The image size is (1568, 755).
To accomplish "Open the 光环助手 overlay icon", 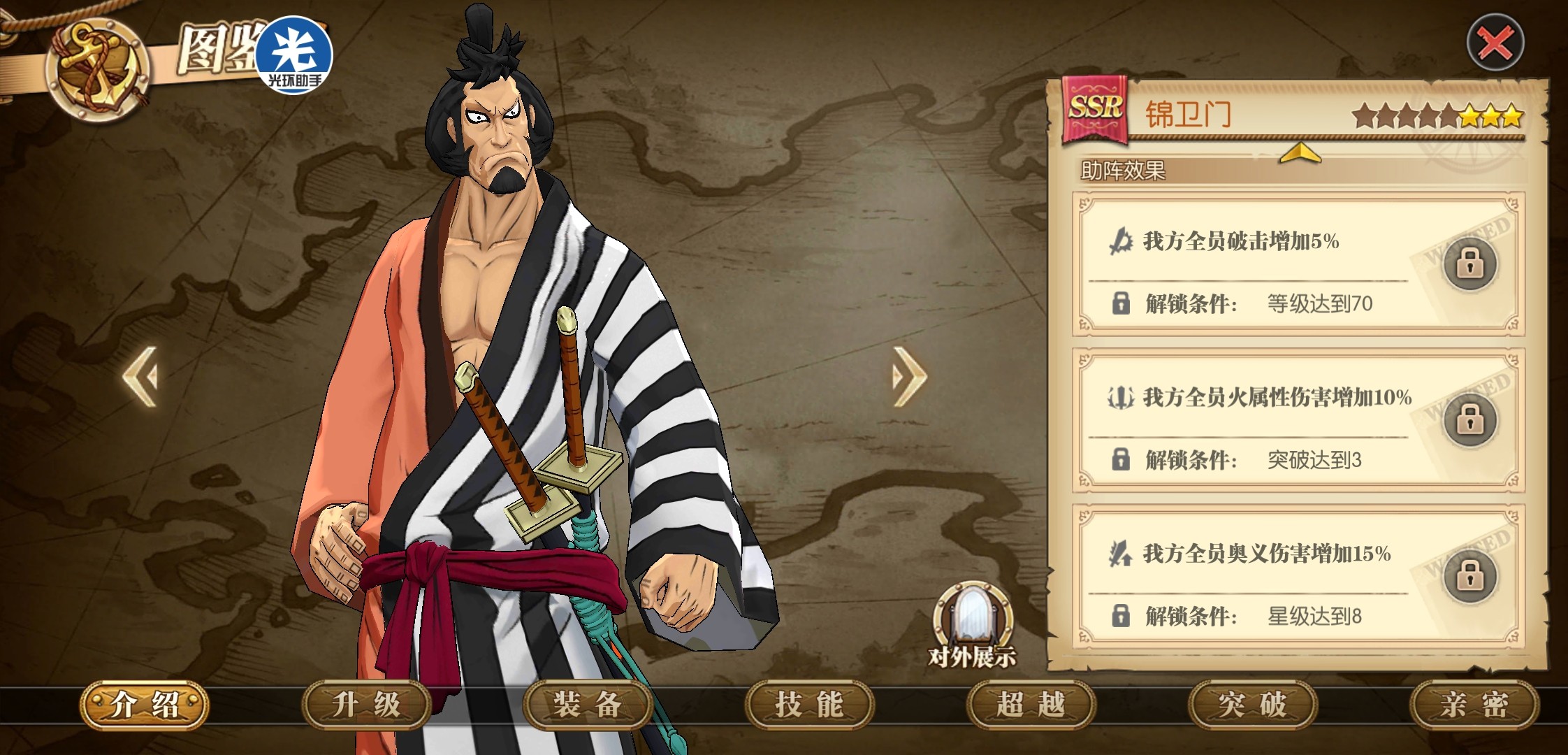I will tap(294, 56).
